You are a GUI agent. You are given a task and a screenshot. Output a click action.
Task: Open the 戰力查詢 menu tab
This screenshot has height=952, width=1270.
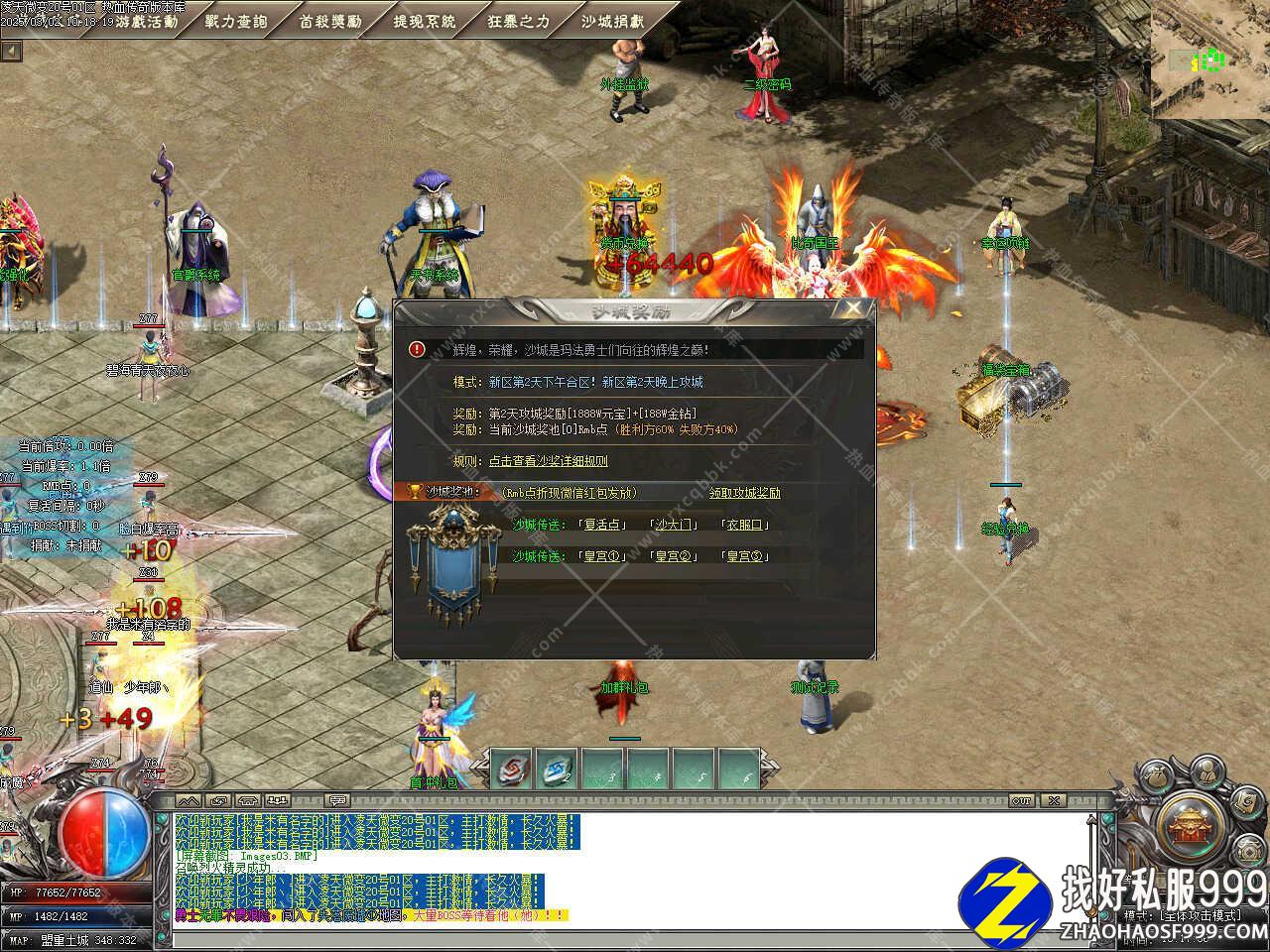(x=236, y=21)
